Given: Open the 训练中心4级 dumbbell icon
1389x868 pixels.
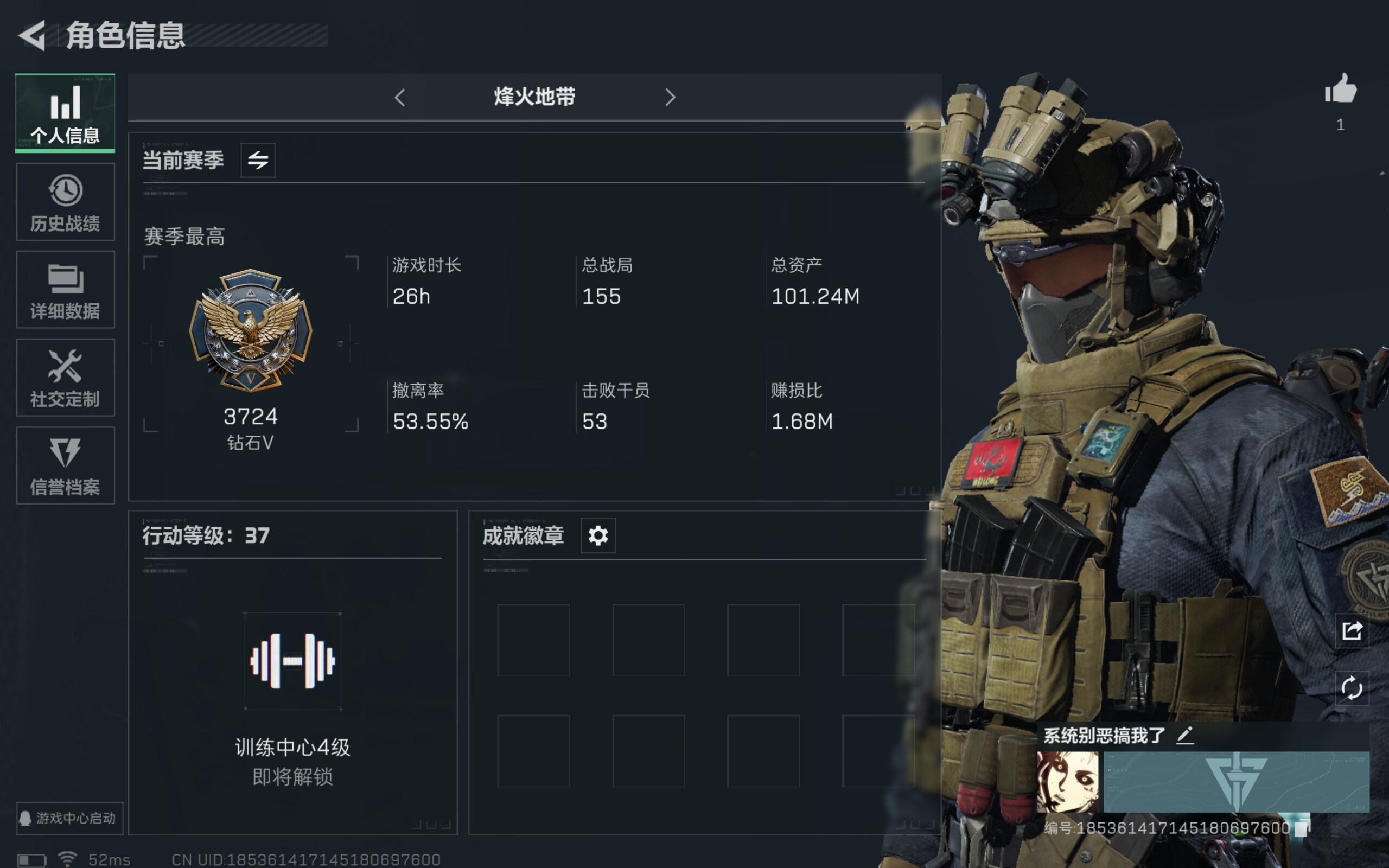Looking at the screenshot, I should coord(293,661).
